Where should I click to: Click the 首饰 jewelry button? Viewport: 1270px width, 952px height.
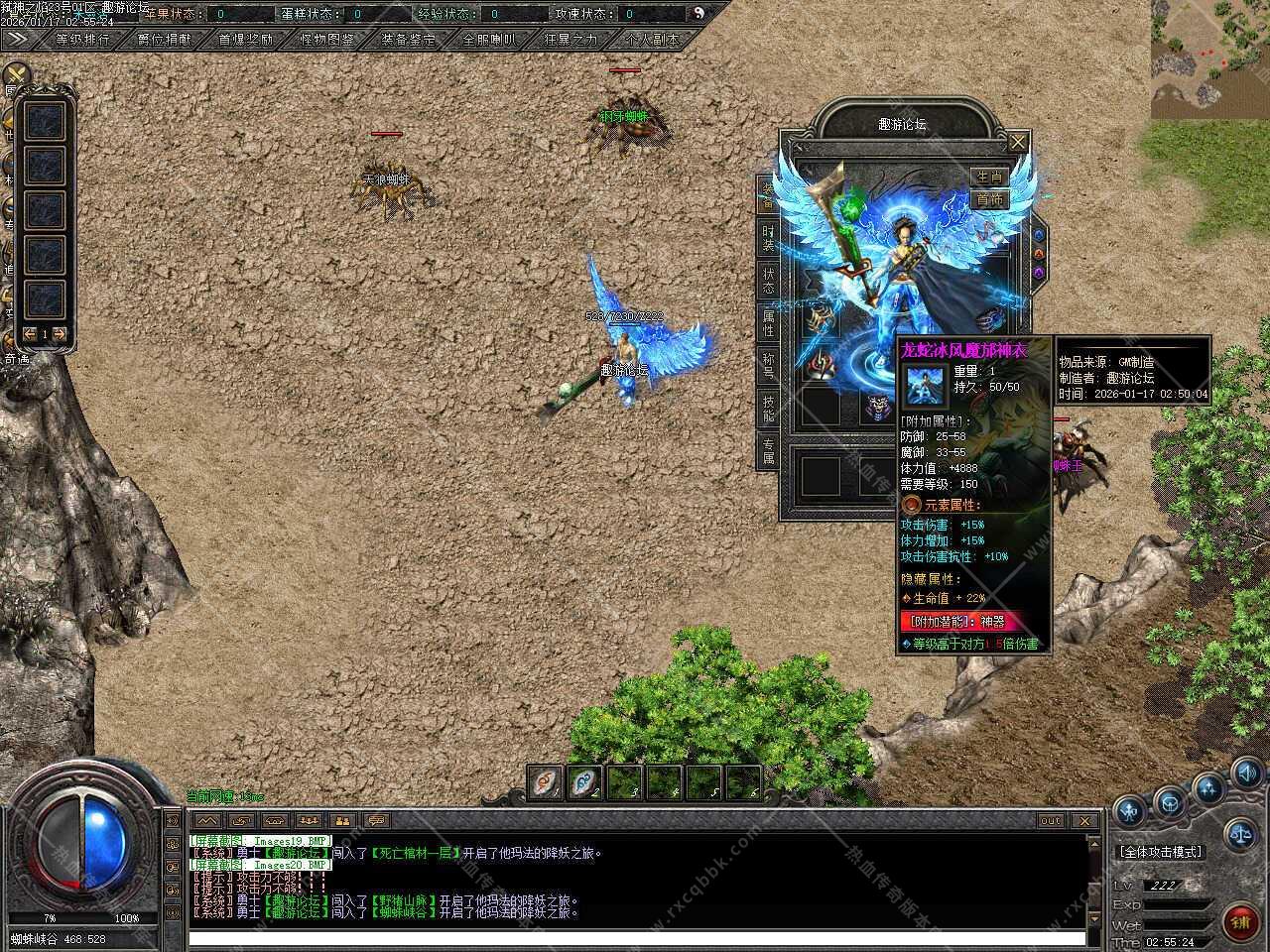point(989,199)
